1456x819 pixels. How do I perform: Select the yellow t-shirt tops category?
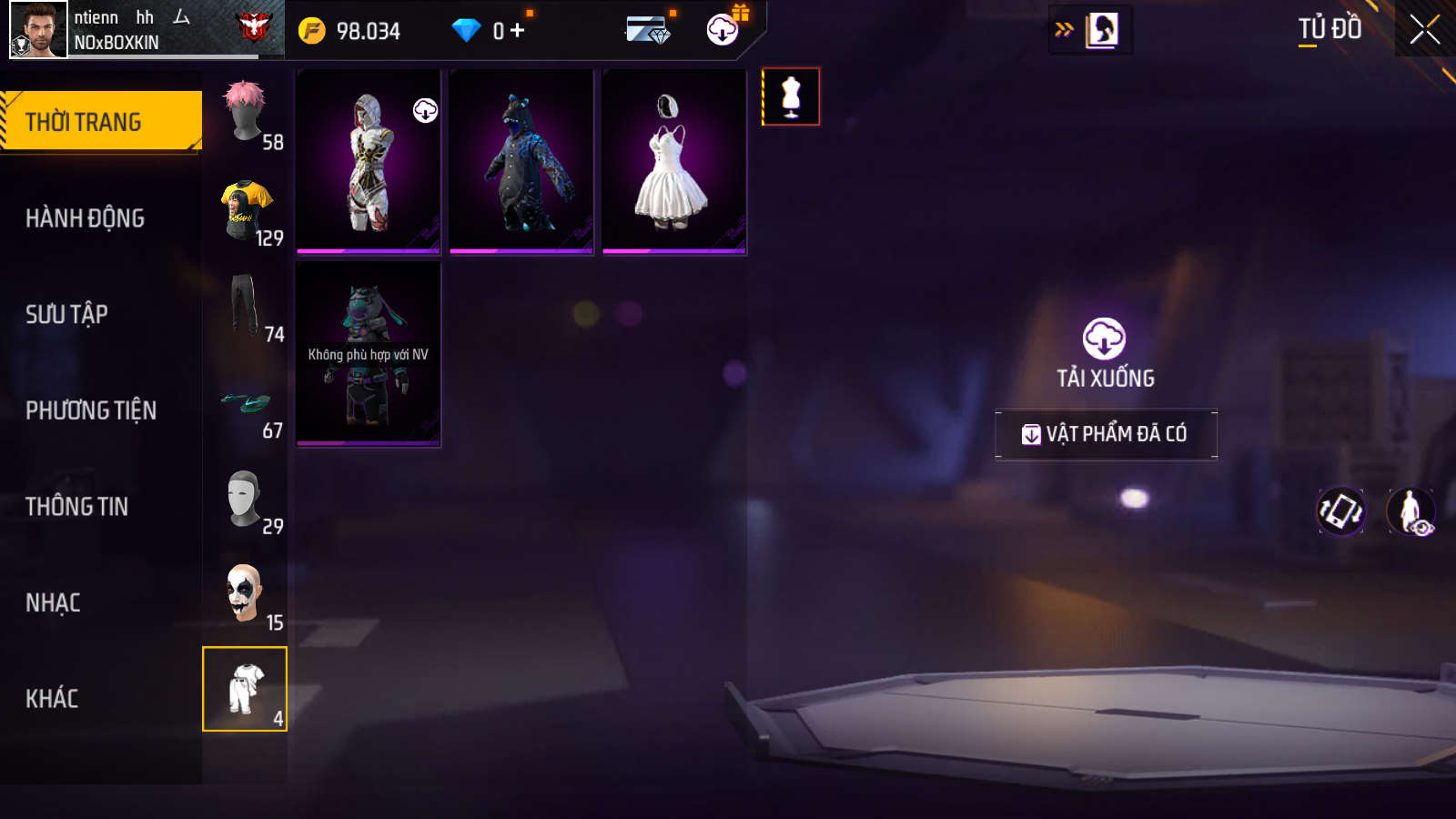tap(246, 211)
